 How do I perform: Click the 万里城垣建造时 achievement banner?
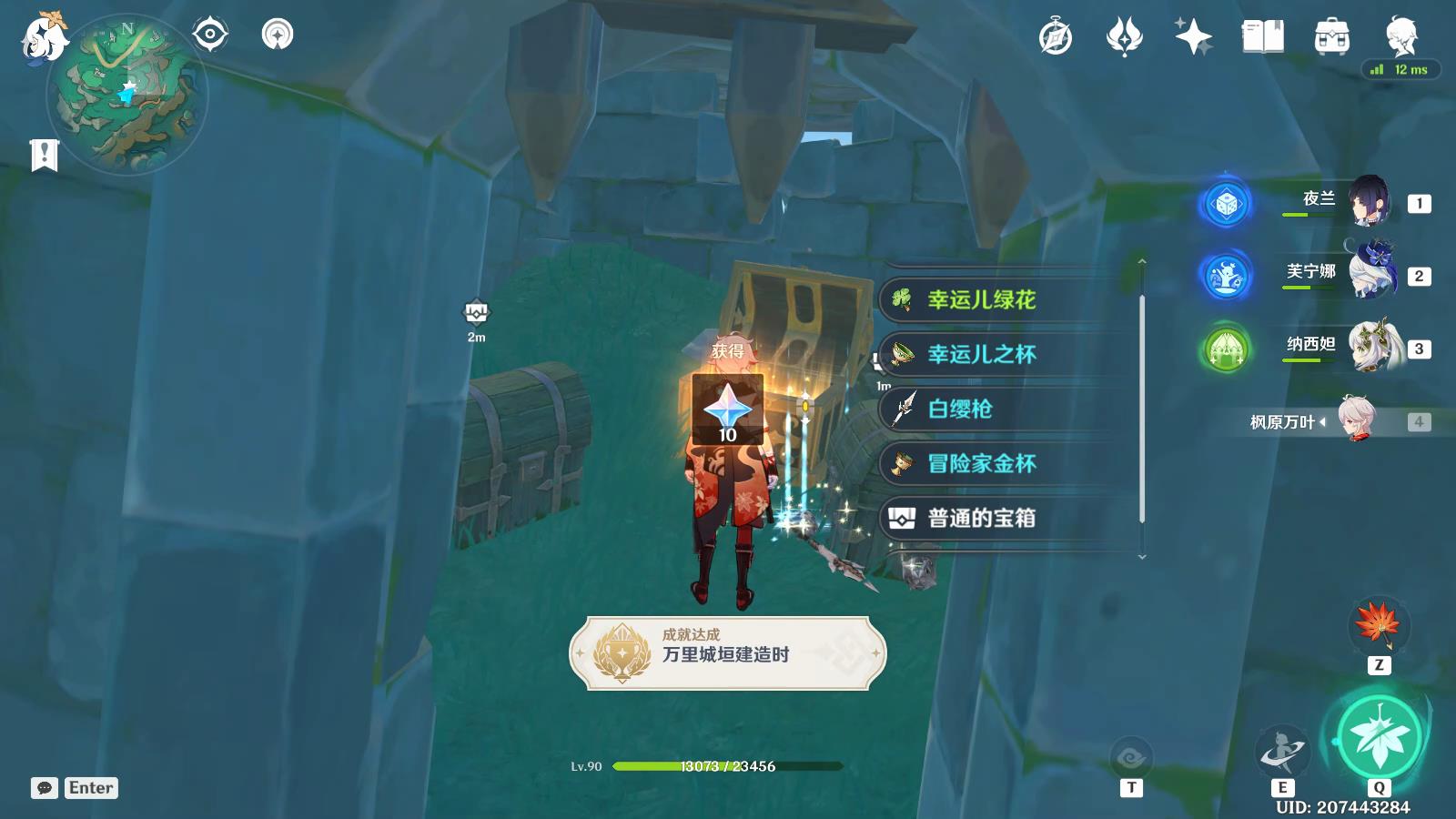pyautogui.click(x=728, y=651)
